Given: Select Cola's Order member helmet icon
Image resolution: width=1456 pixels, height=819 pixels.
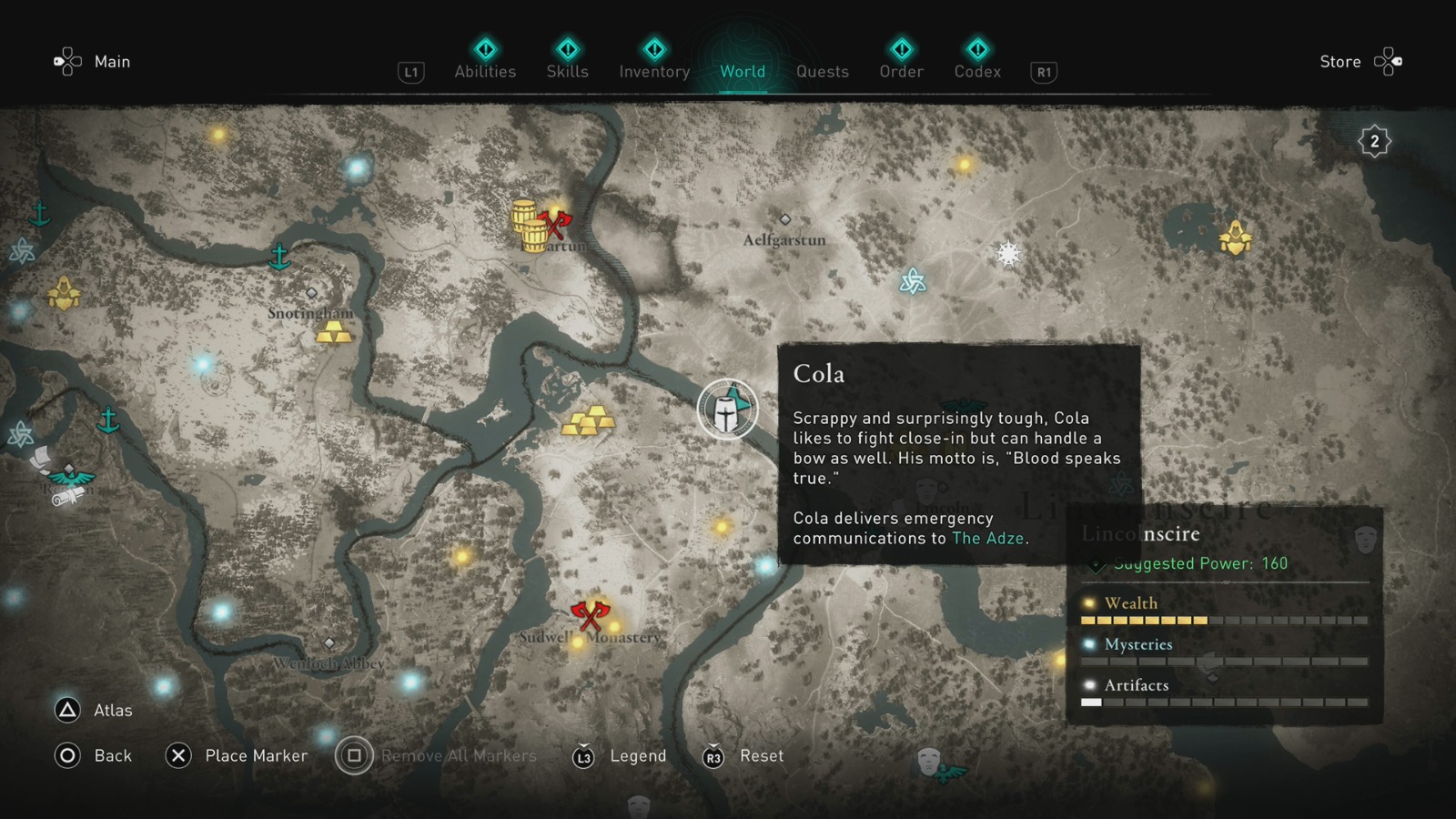Looking at the screenshot, I should [x=726, y=410].
